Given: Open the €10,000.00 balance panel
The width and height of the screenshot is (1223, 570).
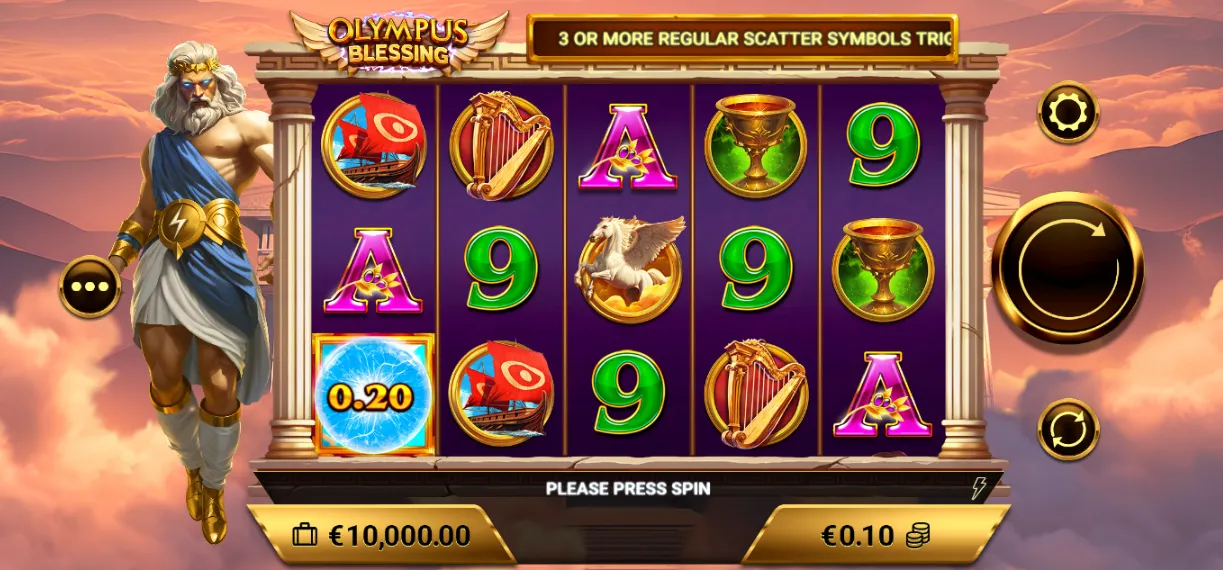Looking at the screenshot, I should click(x=380, y=535).
